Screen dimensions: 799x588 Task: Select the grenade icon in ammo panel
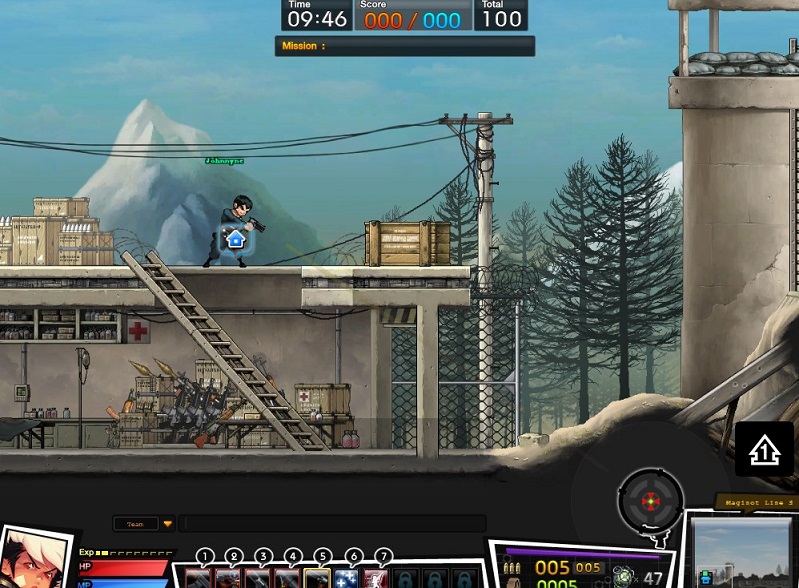pos(624,576)
